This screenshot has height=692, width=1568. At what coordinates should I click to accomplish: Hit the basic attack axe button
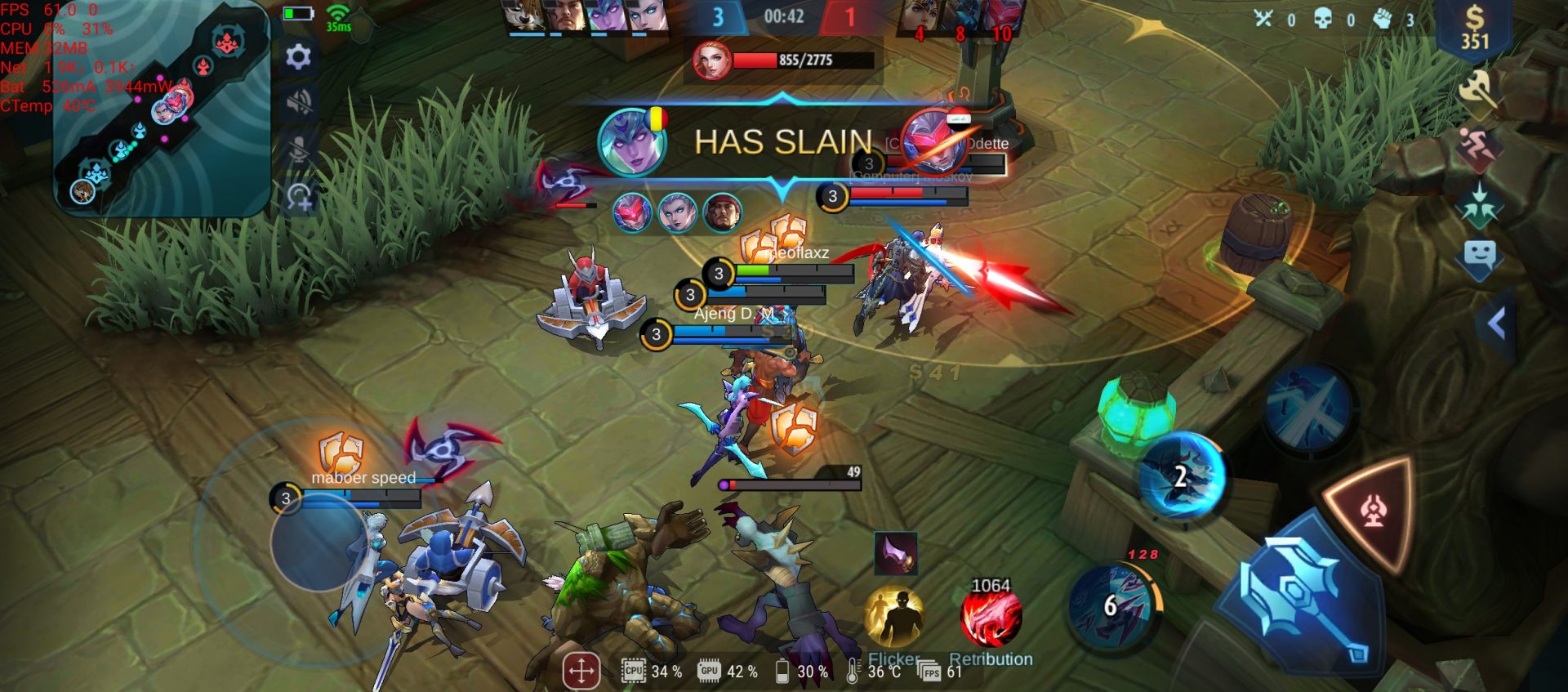(x=1303, y=600)
